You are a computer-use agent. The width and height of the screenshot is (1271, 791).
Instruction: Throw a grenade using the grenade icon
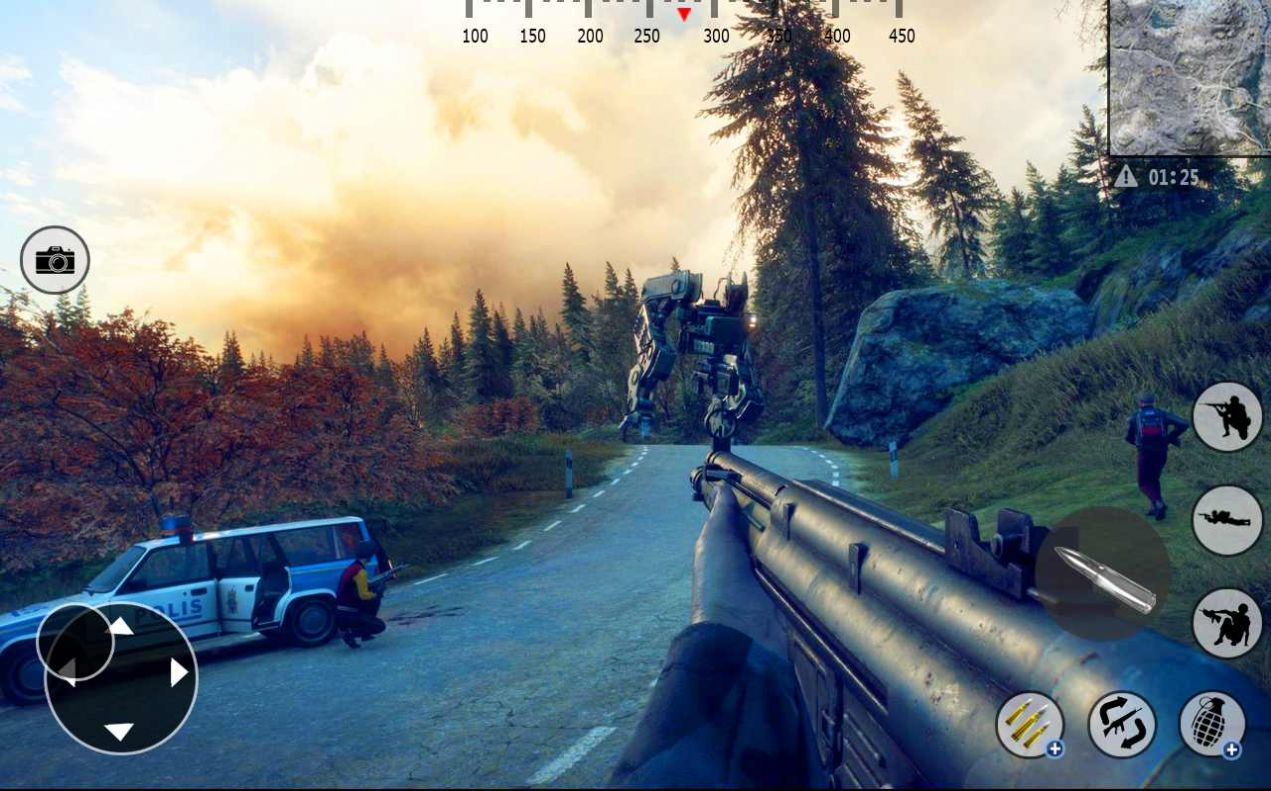pyautogui.click(x=1212, y=725)
